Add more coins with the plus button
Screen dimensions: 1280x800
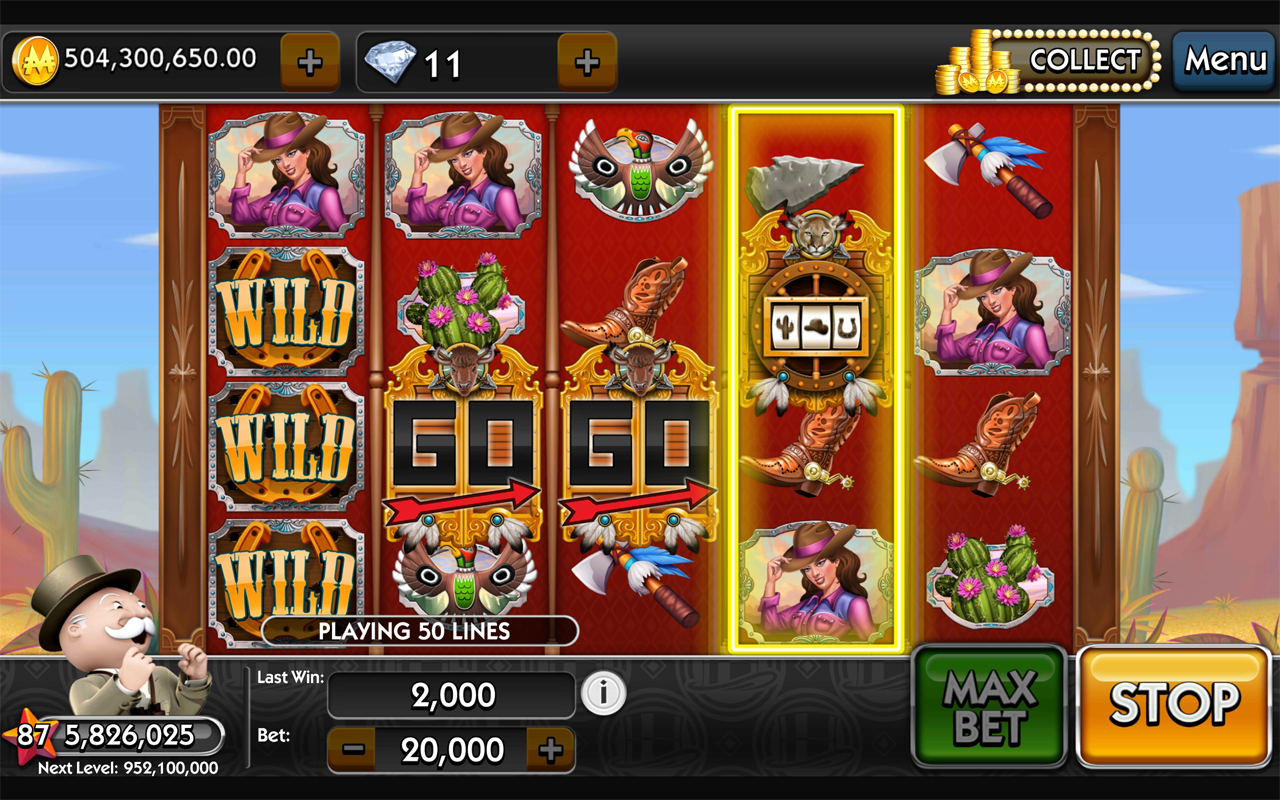pyautogui.click(x=310, y=63)
